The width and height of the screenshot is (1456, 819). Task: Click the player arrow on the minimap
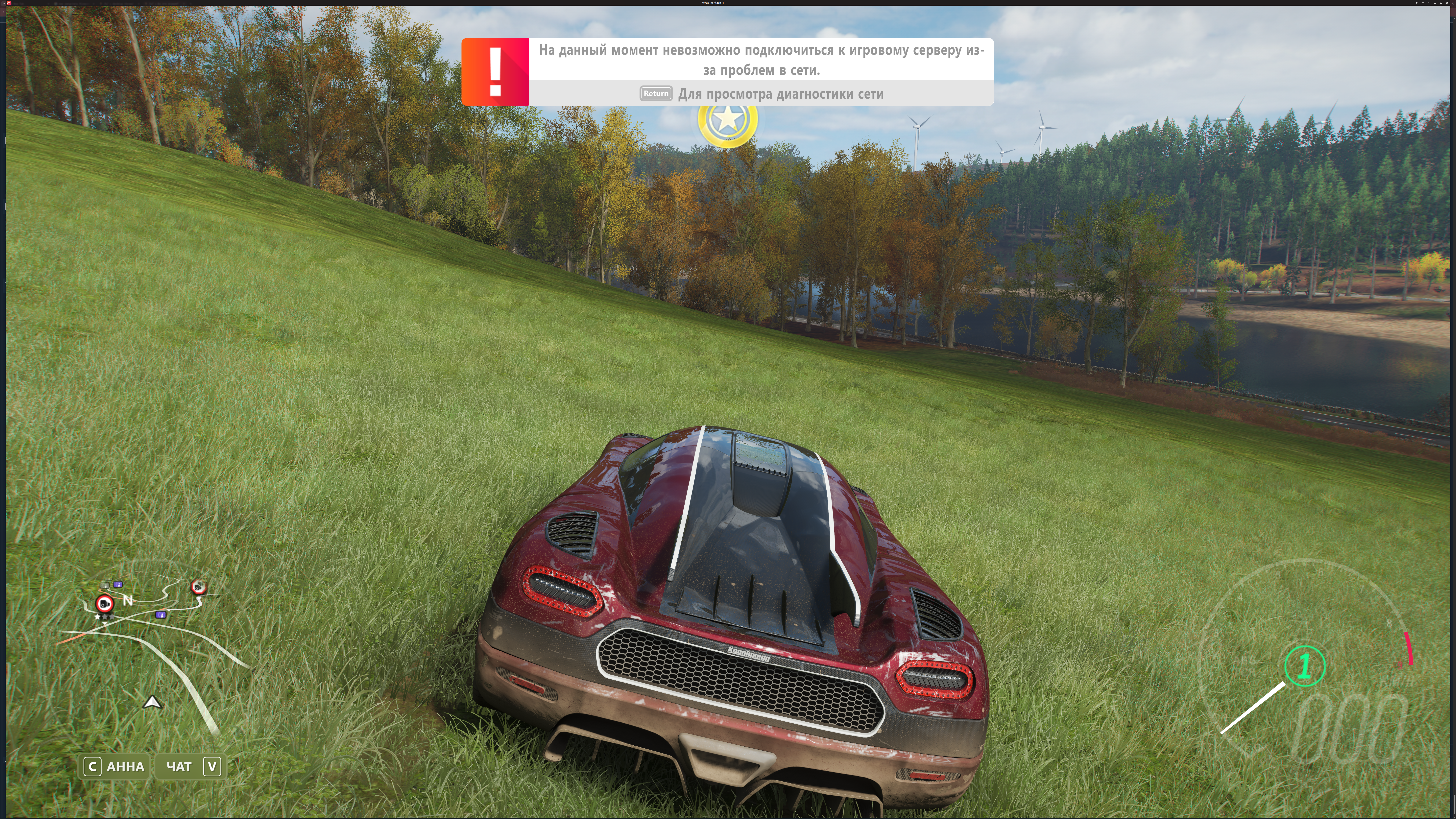pyautogui.click(x=152, y=703)
